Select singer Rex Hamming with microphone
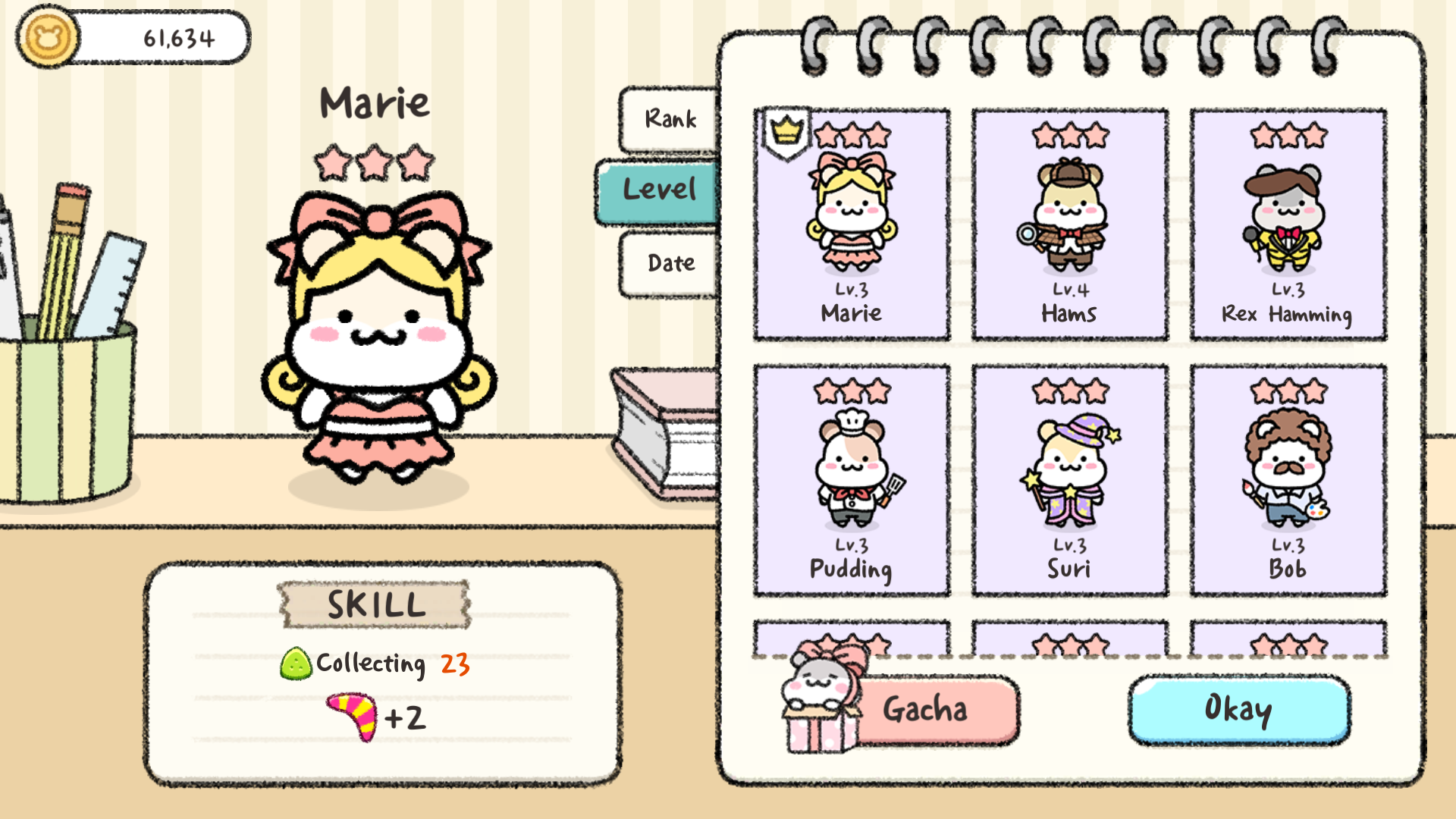1456x819 pixels. coord(1288,224)
